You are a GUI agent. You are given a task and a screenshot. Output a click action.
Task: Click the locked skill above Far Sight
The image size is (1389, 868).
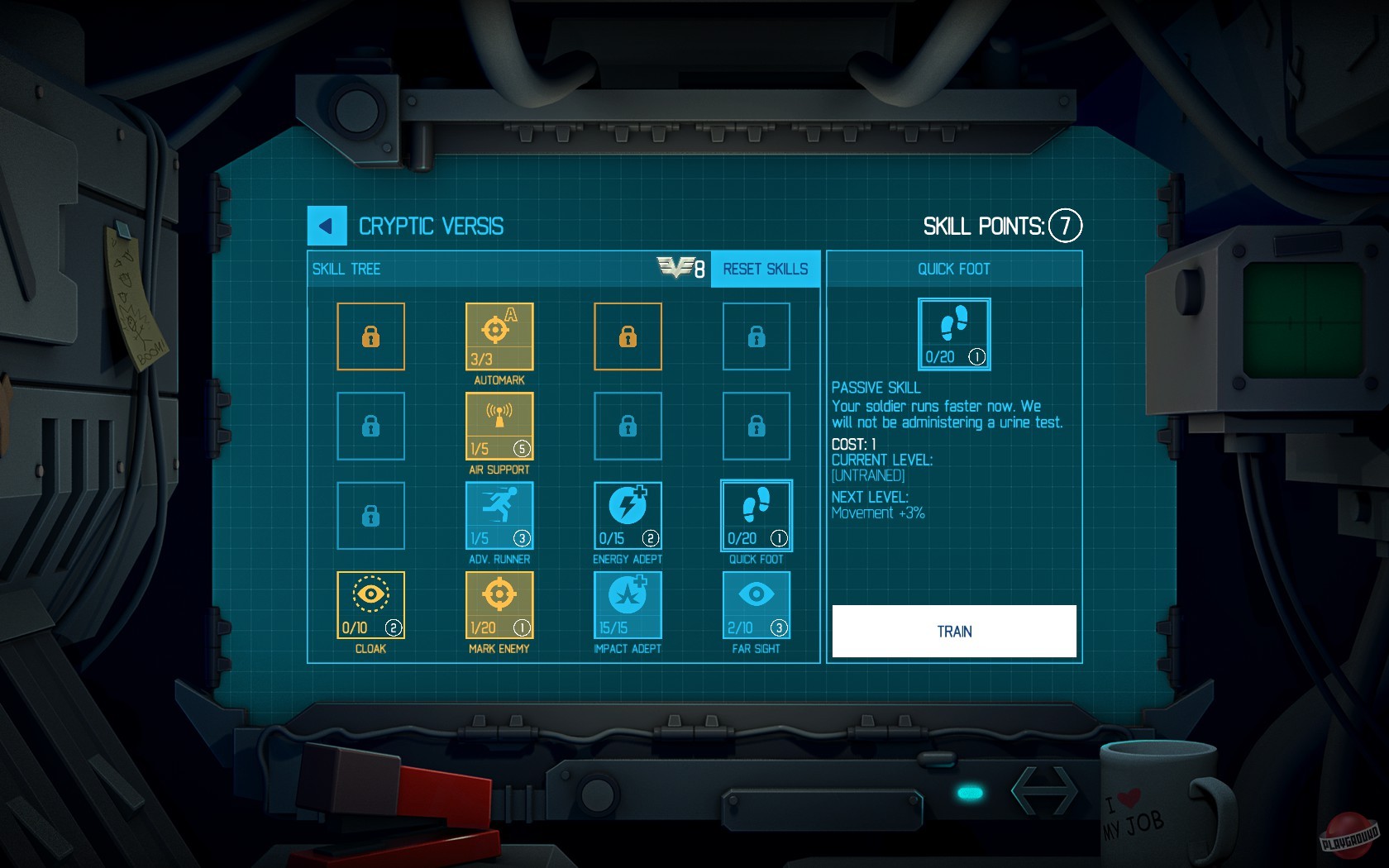[x=756, y=427]
